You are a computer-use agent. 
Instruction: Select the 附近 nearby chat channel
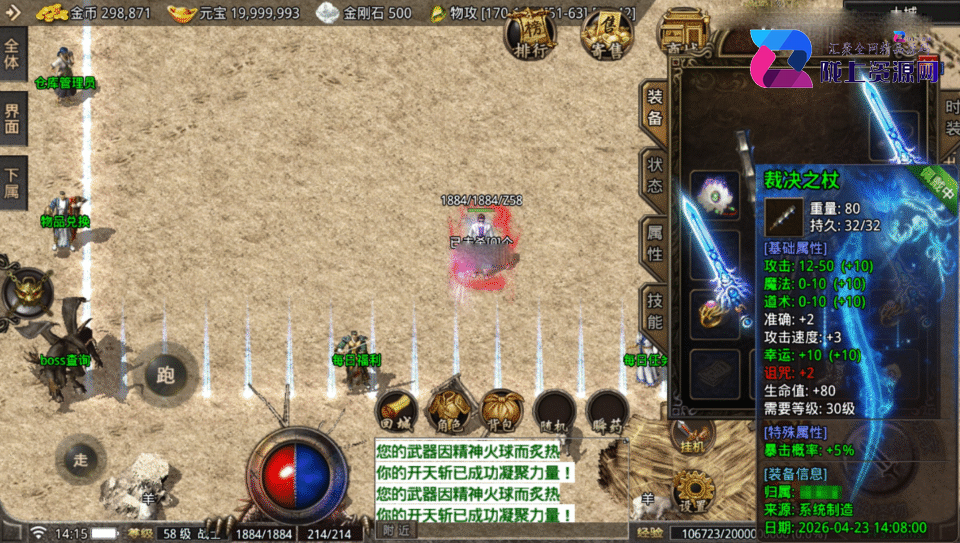(x=396, y=531)
